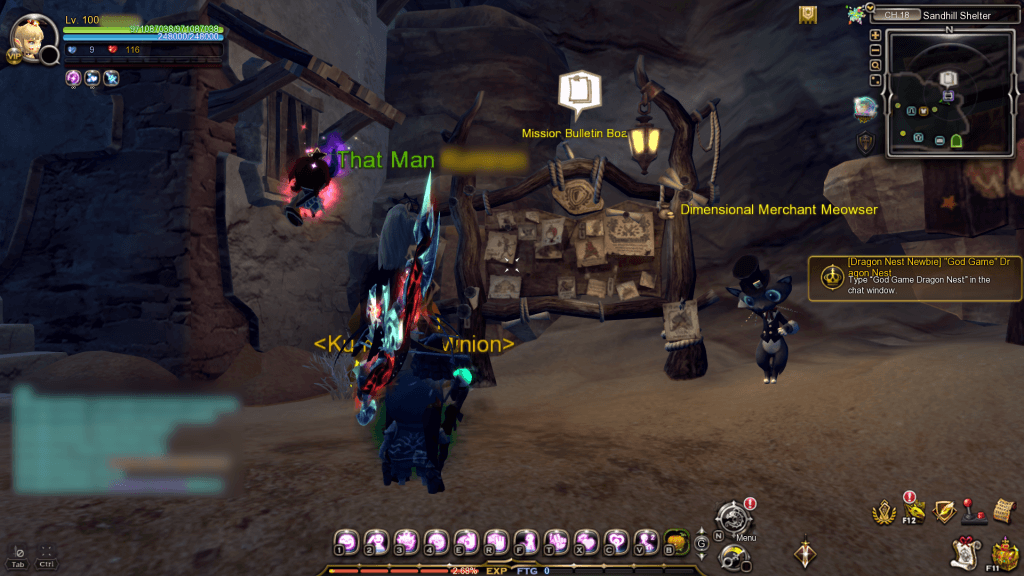Zoom out the minimap with minus button

click(876, 50)
